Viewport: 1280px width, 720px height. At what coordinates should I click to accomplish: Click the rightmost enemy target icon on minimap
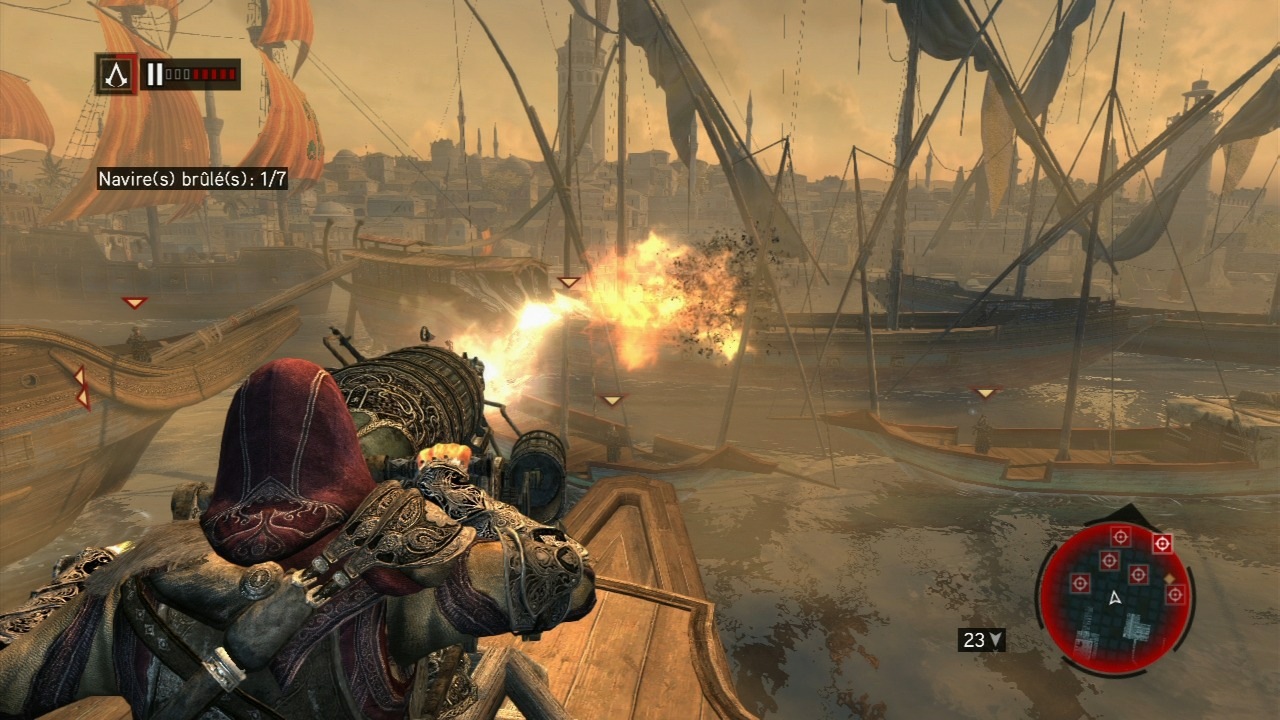click(1175, 593)
